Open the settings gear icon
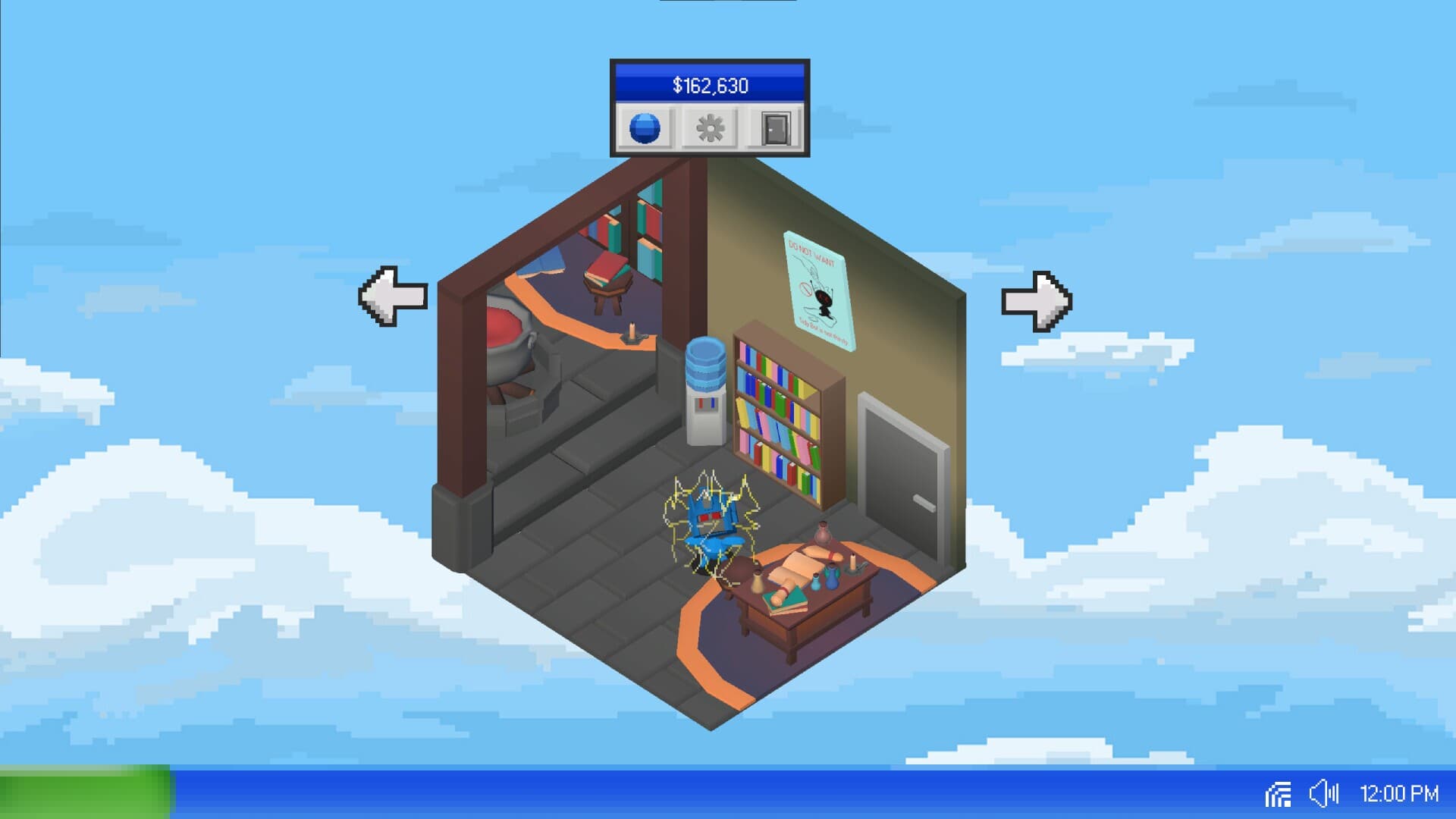Image resolution: width=1456 pixels, height=819 pixels. point(708,129)
